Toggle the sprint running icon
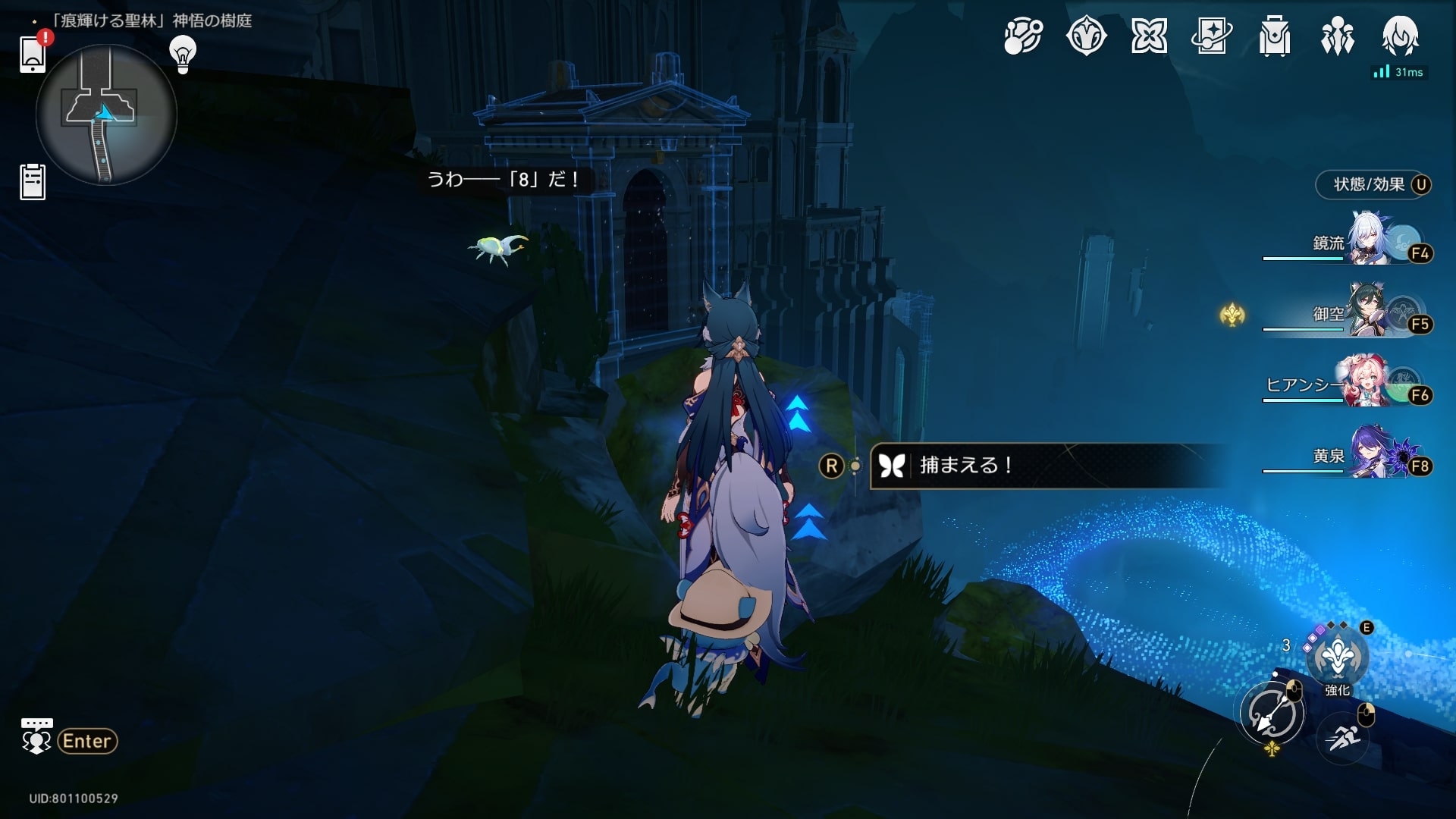 click(1343, 736)
